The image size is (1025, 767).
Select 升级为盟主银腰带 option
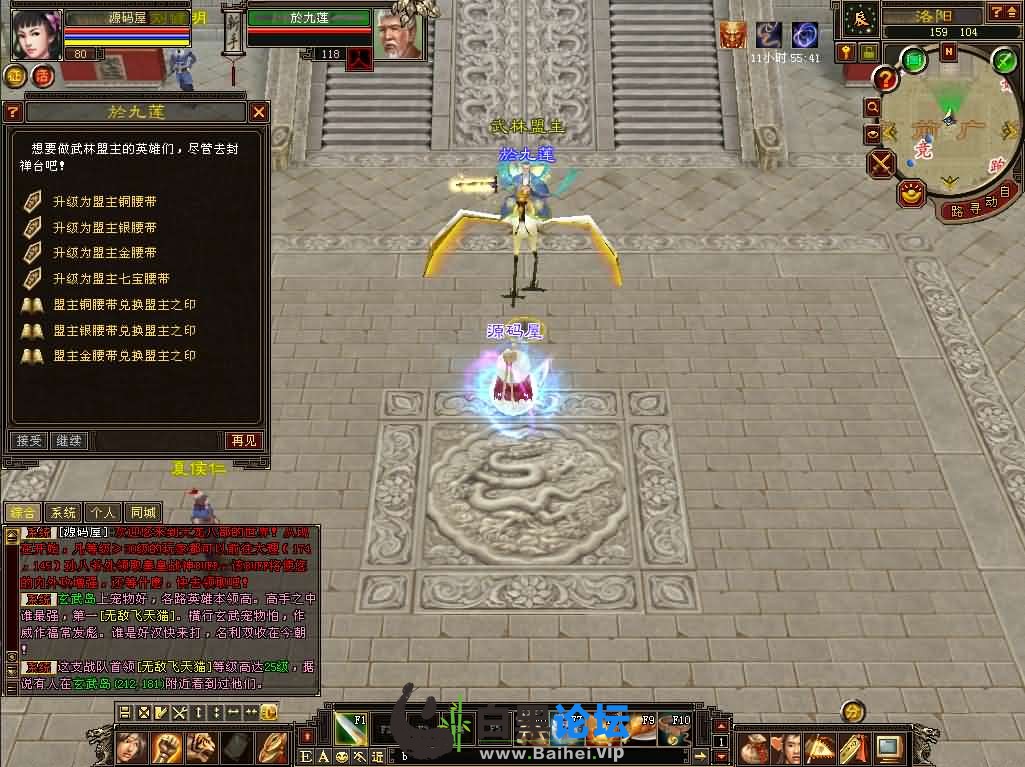click(x=104, y=228)
